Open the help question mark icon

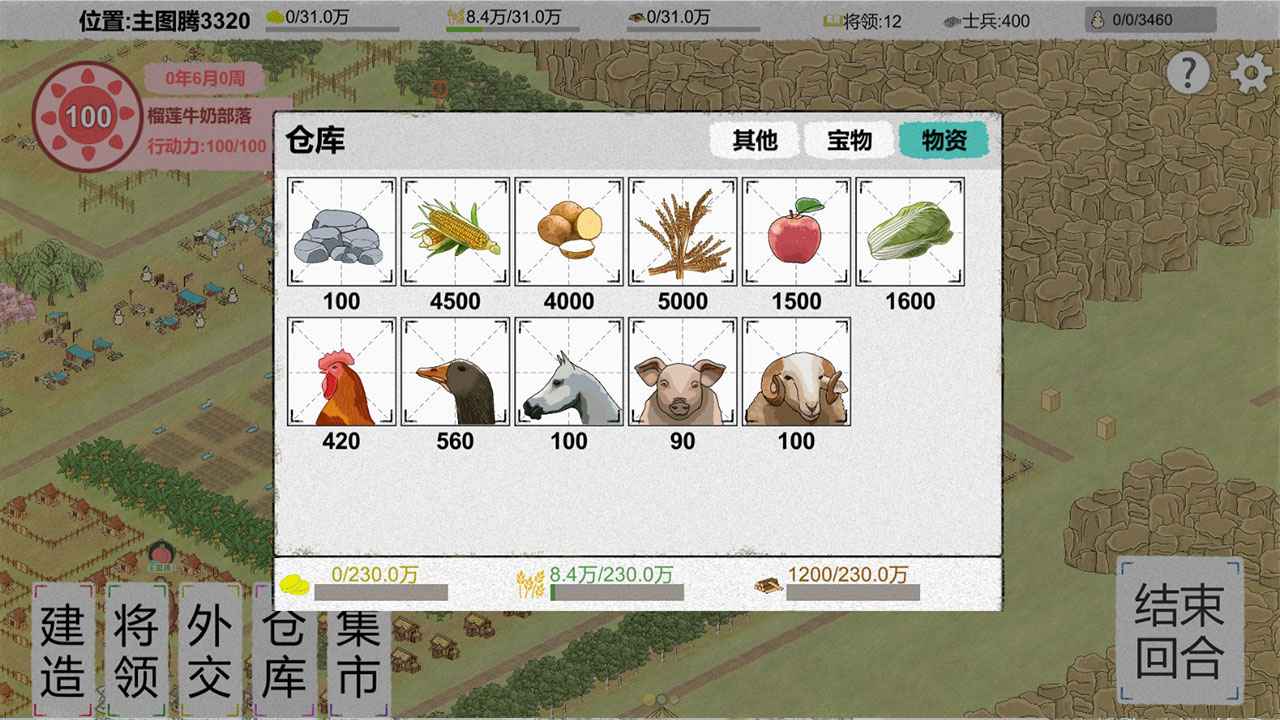pyautogui.click(x=1188, y=72)
